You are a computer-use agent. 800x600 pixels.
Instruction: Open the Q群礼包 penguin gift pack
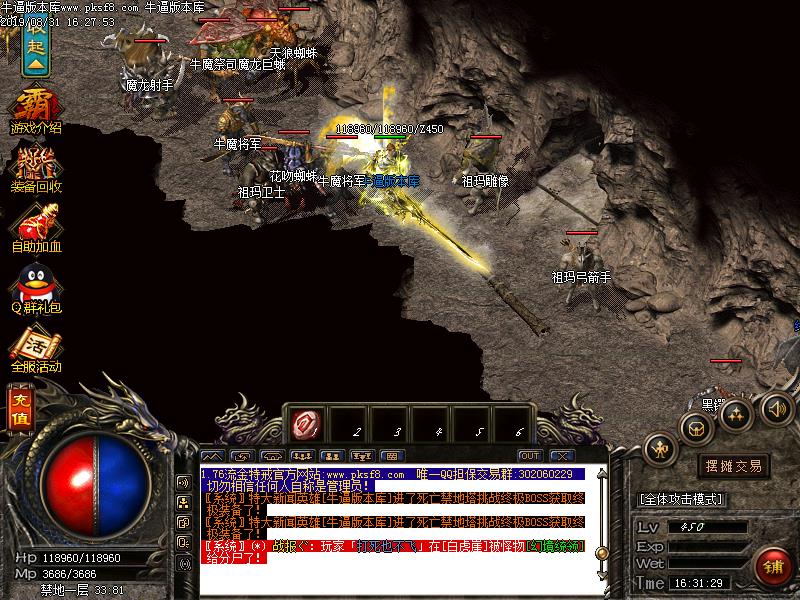[x=36, y=288]
